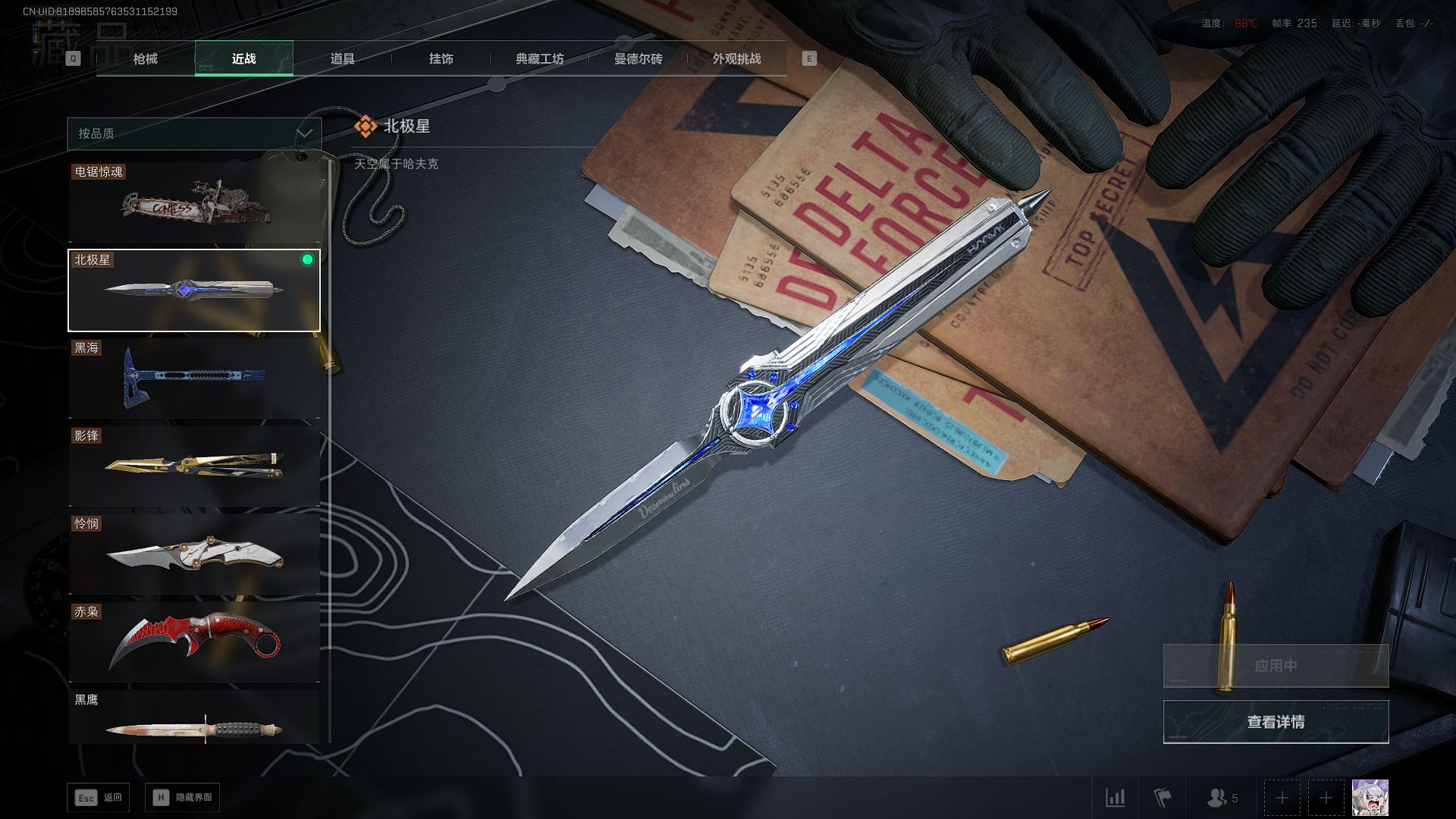Show the 外观挑战 tab
The image size is (1456, 819).
(737, 59)
